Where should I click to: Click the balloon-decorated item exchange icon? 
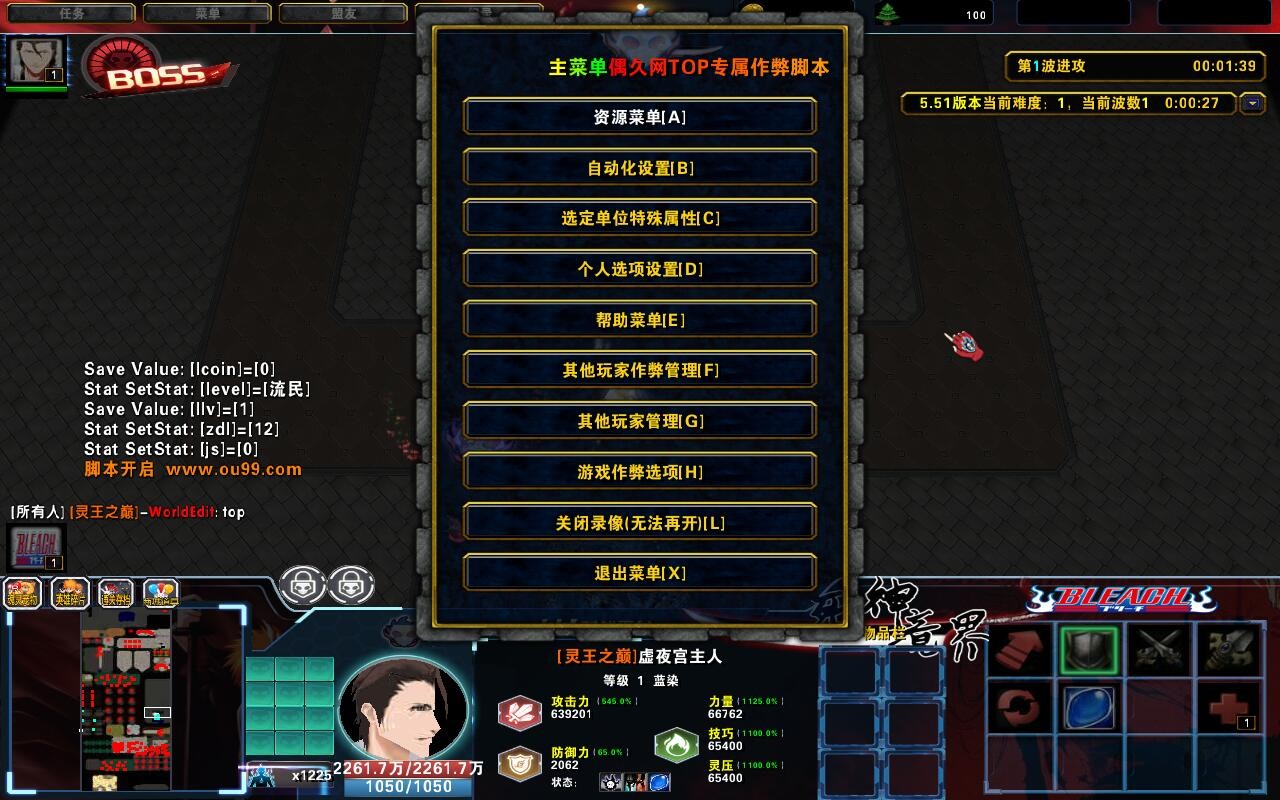pos(160,592)
